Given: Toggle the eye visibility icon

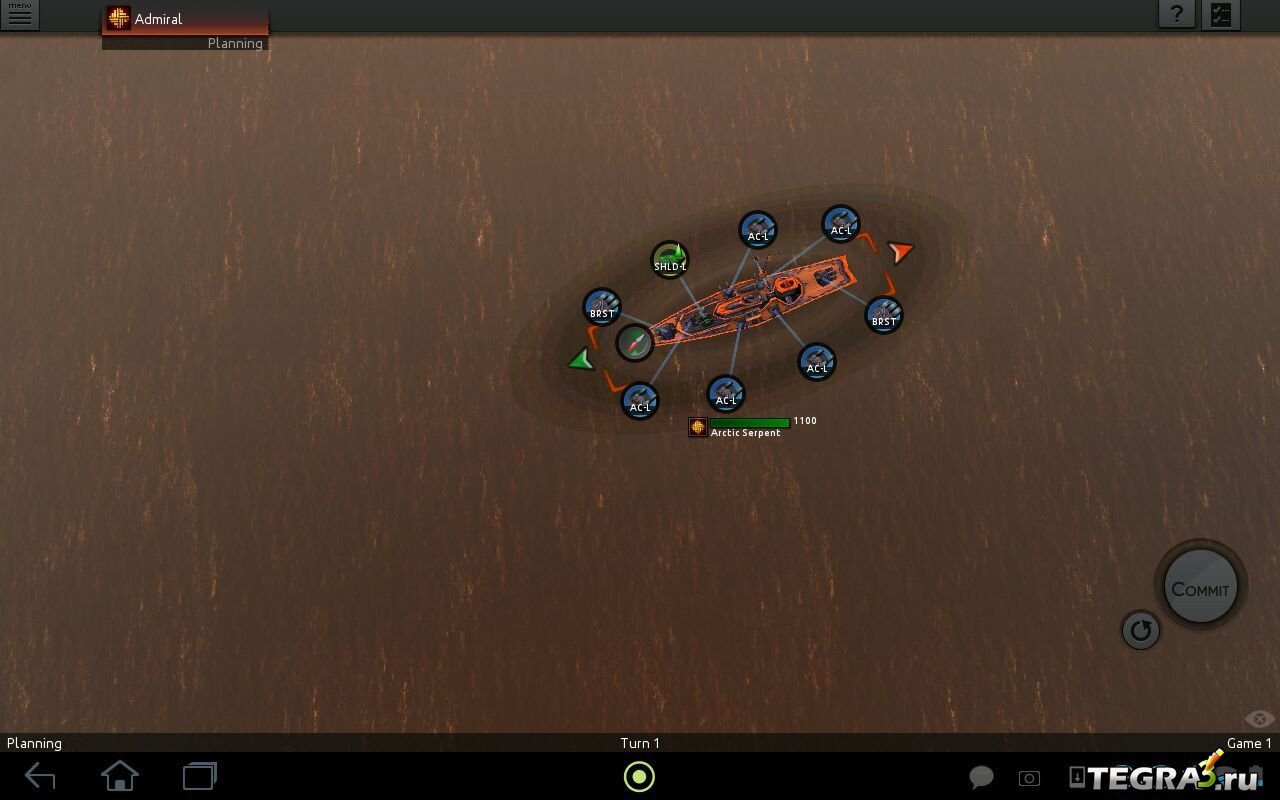Looking at the screenshot, I should click(1259, 719).
